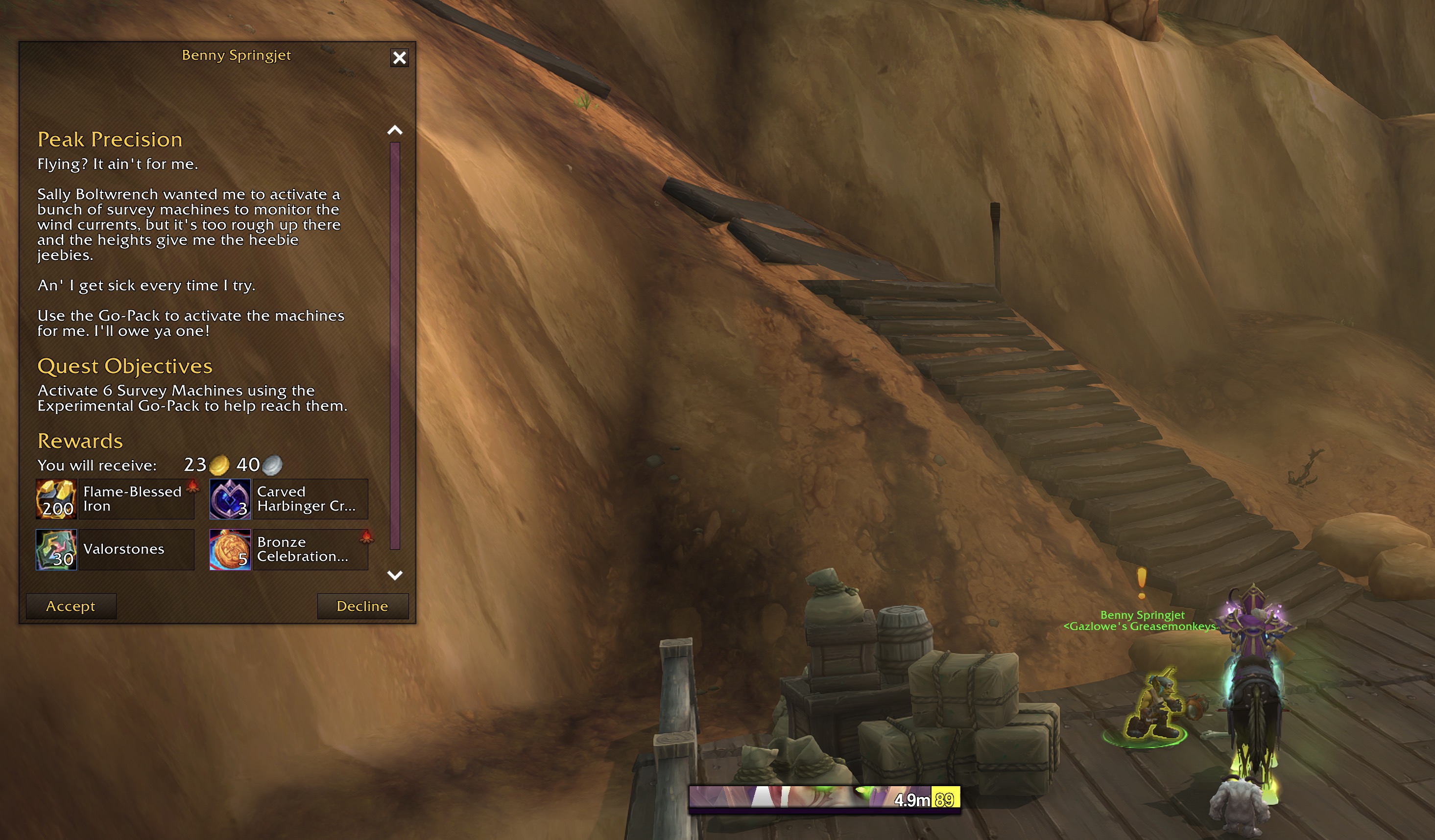Close the Benny Springjet quest window

tap(399, 57)
